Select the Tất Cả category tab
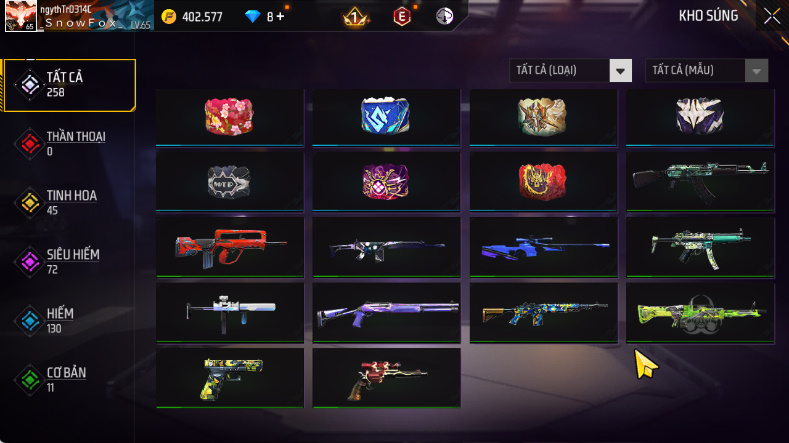This screenshot has height=443, width=789. click(x=69, y=85)
